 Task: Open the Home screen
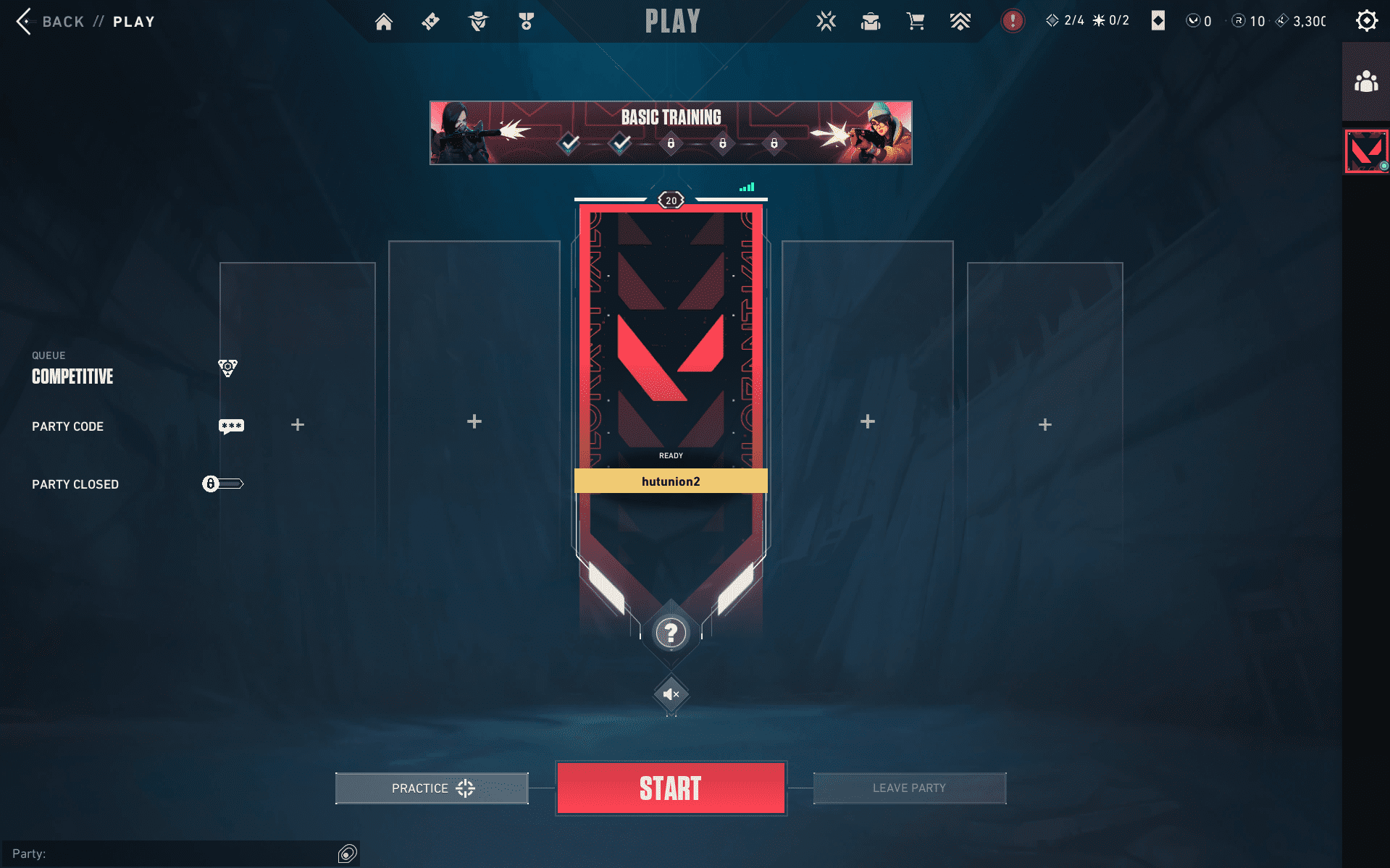pos(384,22)
